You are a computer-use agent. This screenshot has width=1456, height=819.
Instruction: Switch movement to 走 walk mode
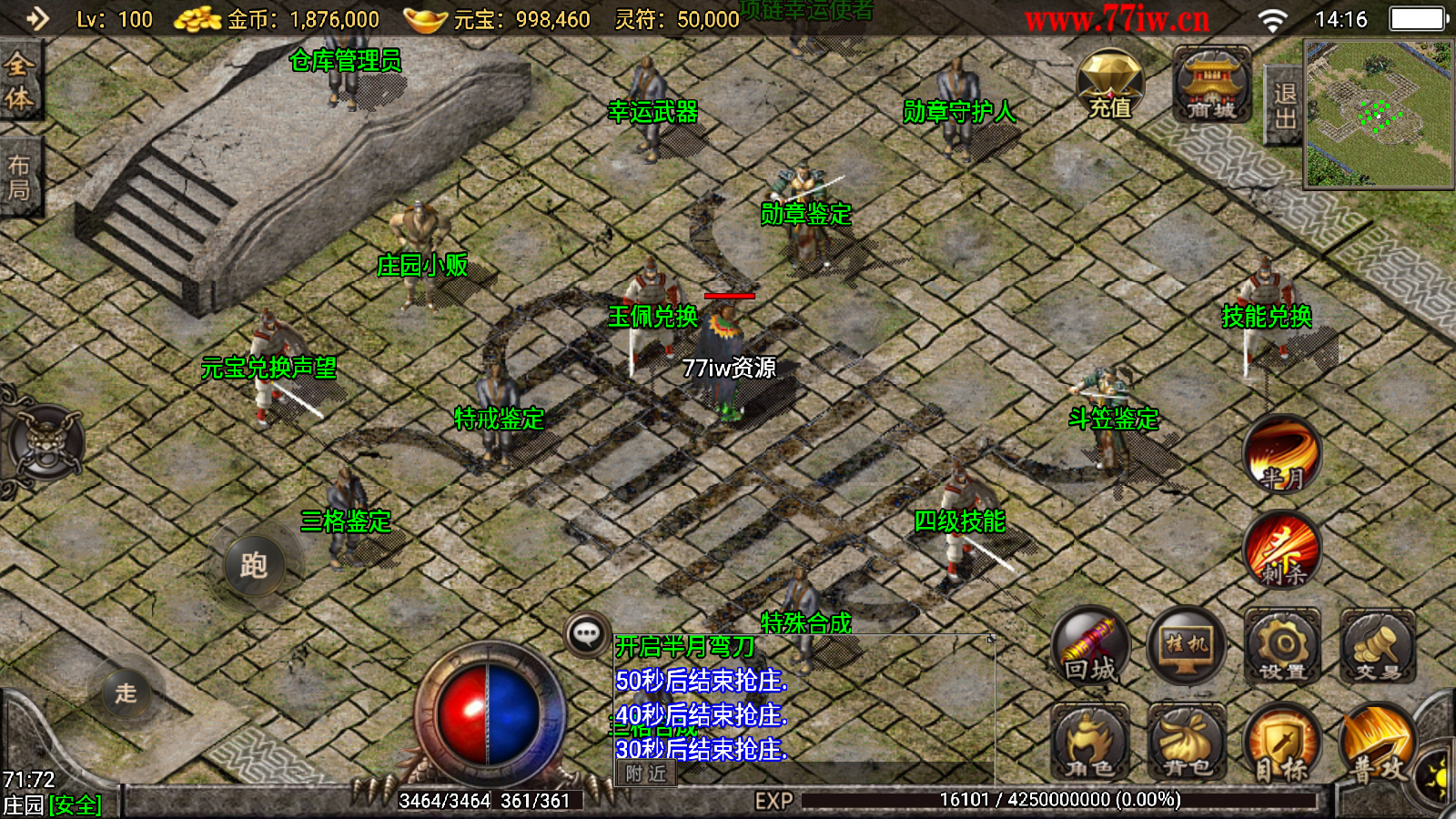point(126,693)
